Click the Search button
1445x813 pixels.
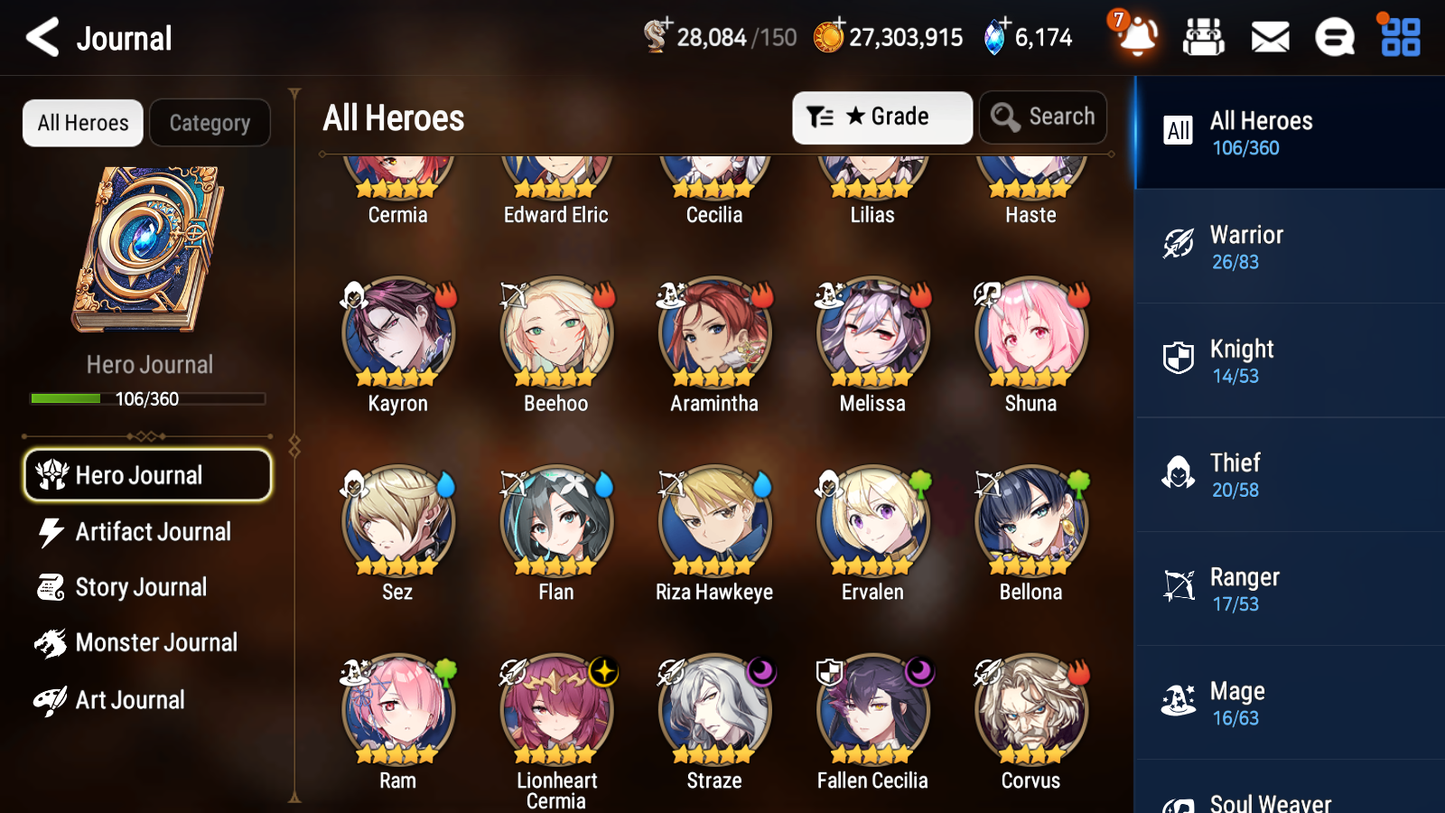(x=1043, y=117)
